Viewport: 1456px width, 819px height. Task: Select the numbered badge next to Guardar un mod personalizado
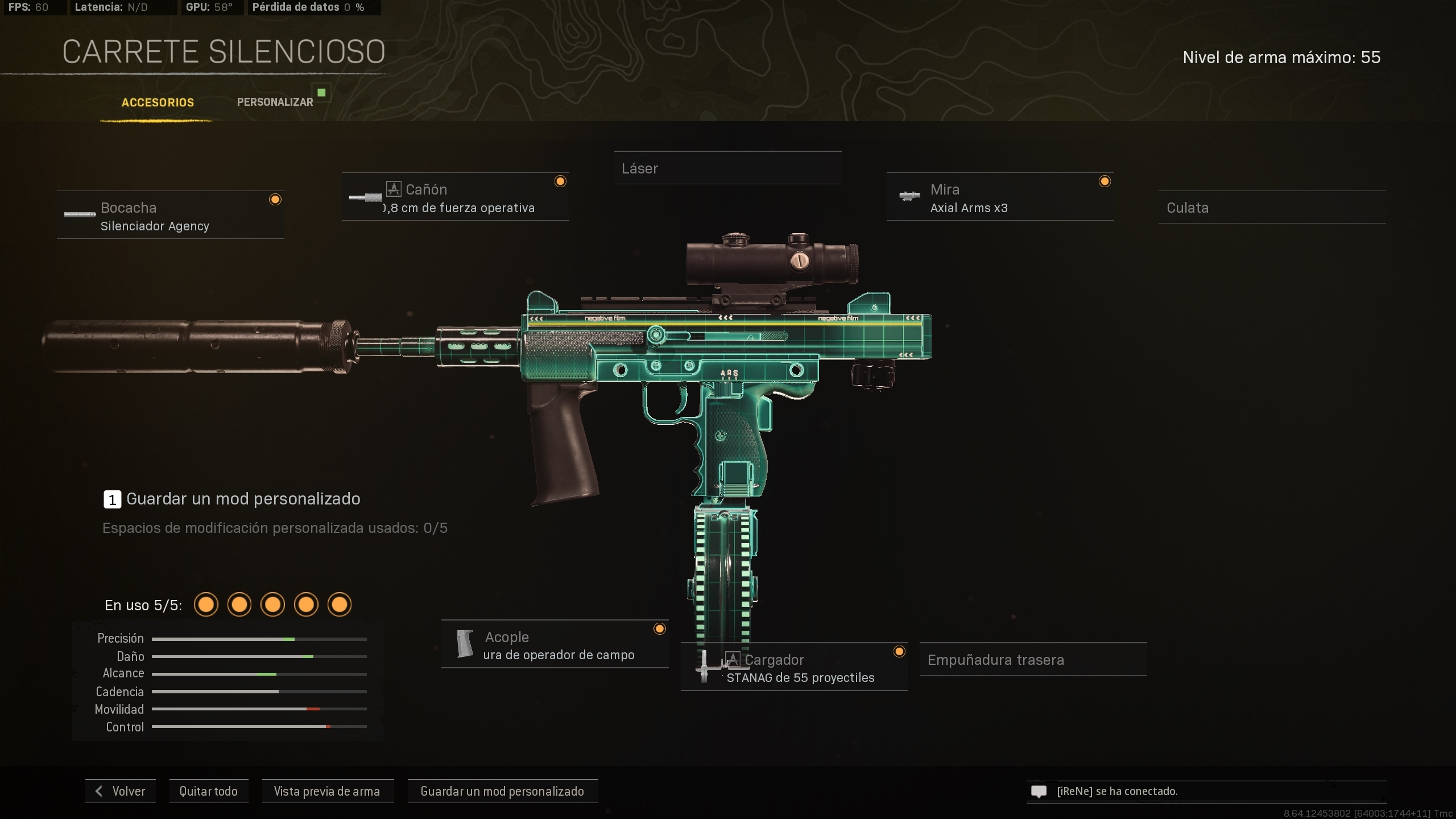(112, 499)
